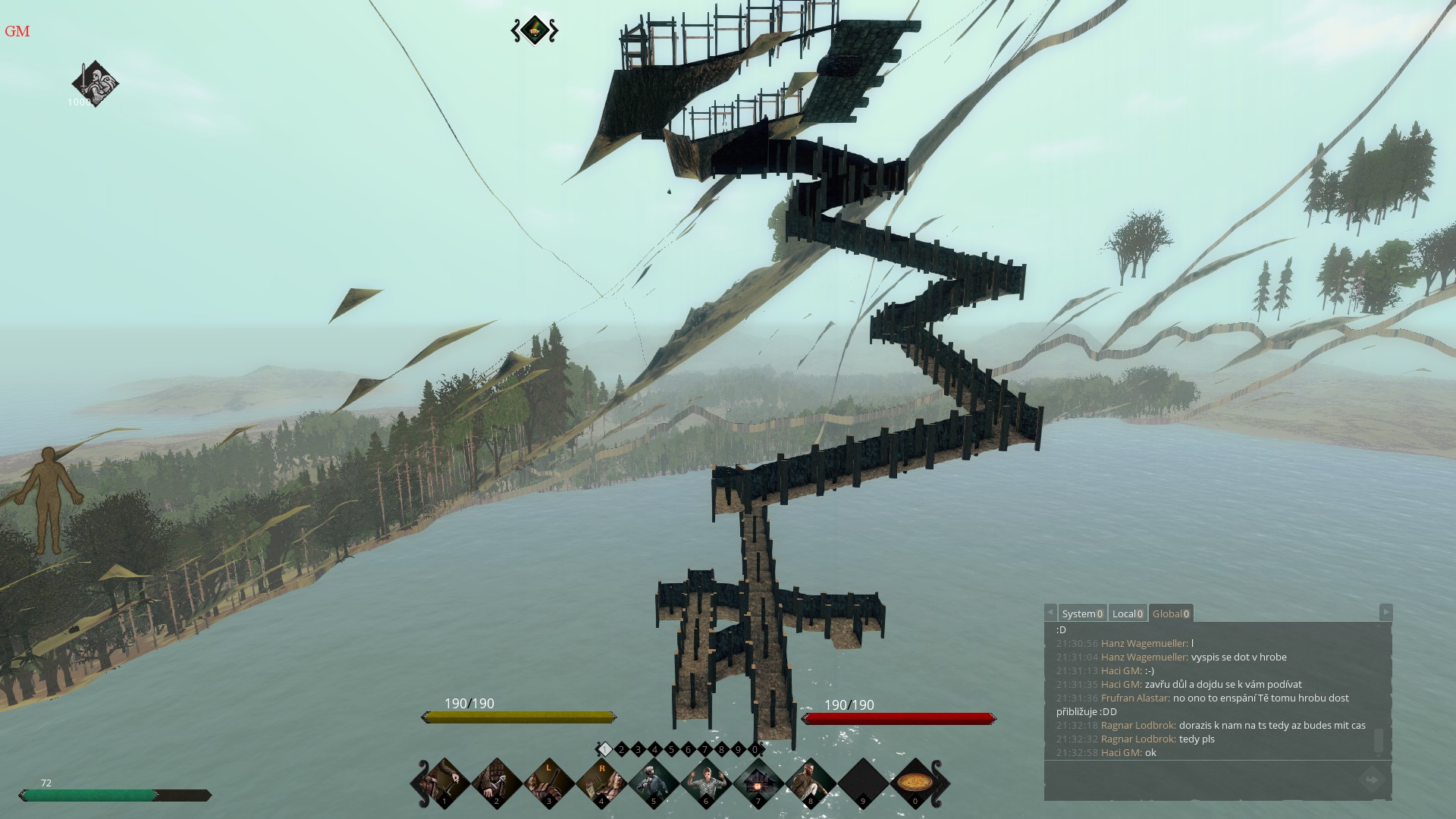Activate hotbar slot 1 sword draw action
The height and width of the screenshot is (819, 1456).
445,783
